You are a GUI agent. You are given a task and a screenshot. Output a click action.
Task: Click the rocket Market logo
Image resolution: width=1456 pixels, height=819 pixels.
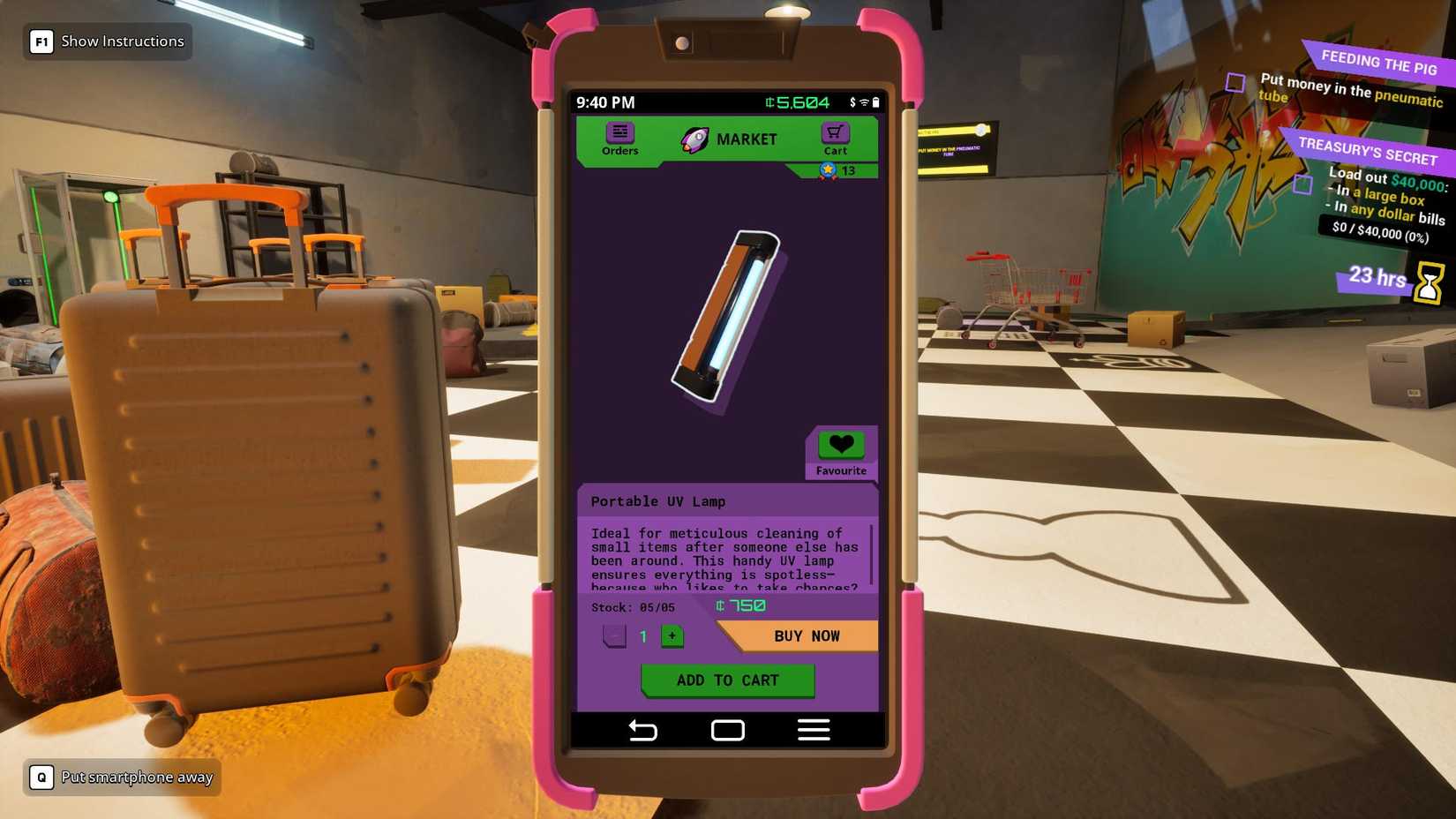point(695,138)
